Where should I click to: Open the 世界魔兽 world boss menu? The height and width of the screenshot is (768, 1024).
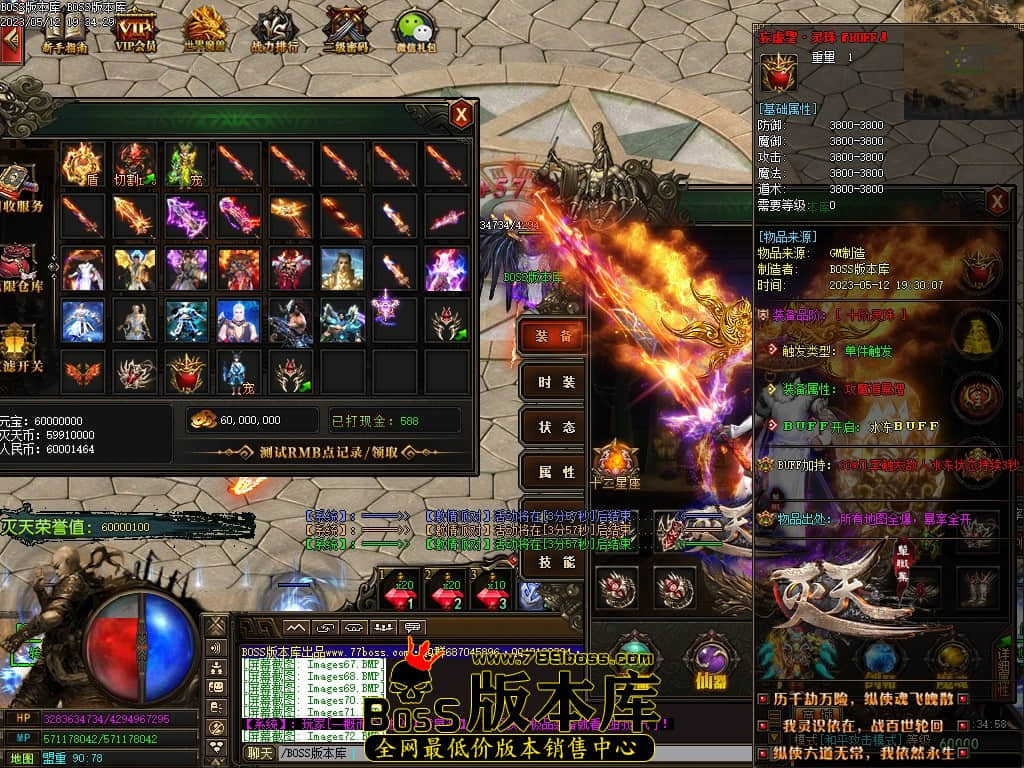pos(206,30)
